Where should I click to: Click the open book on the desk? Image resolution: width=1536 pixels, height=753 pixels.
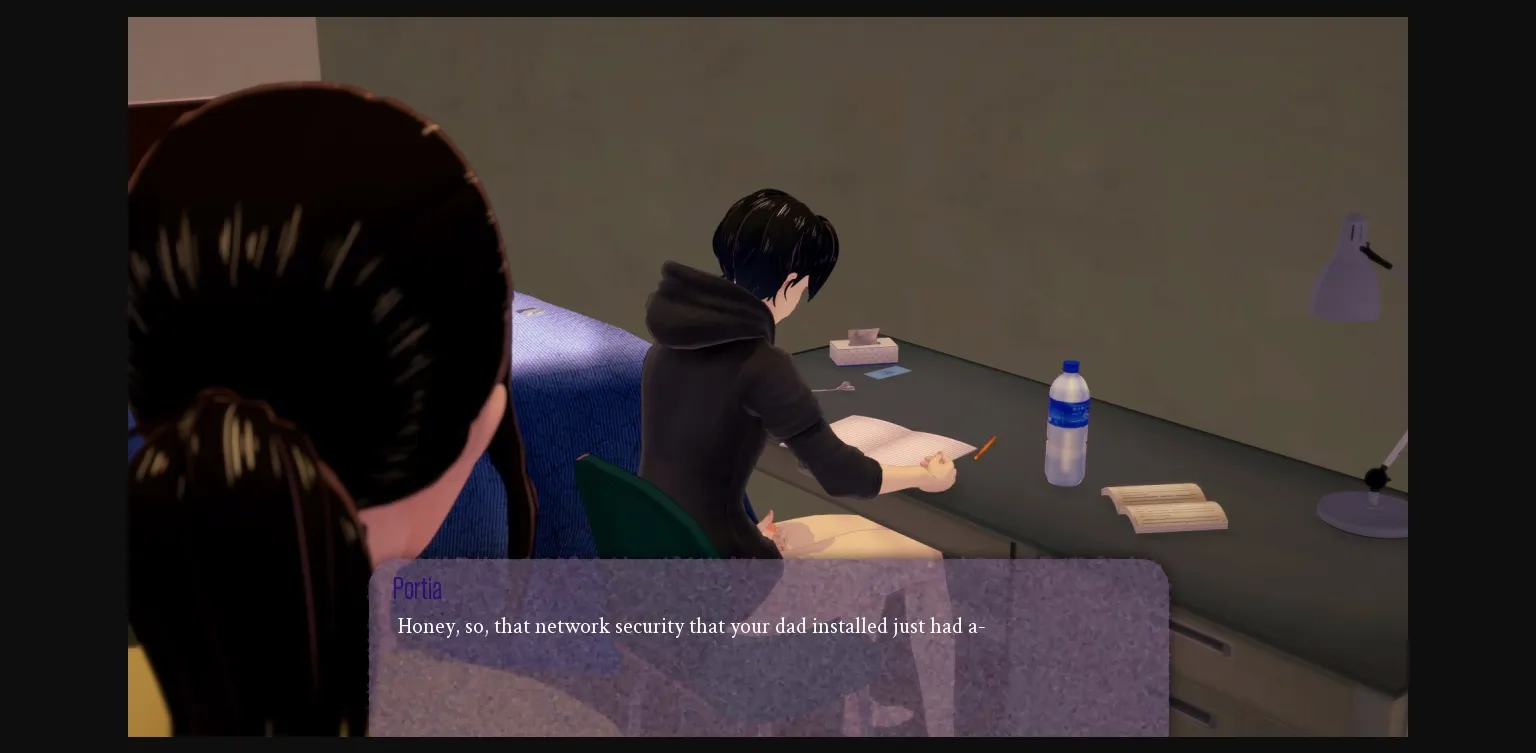1160,505
